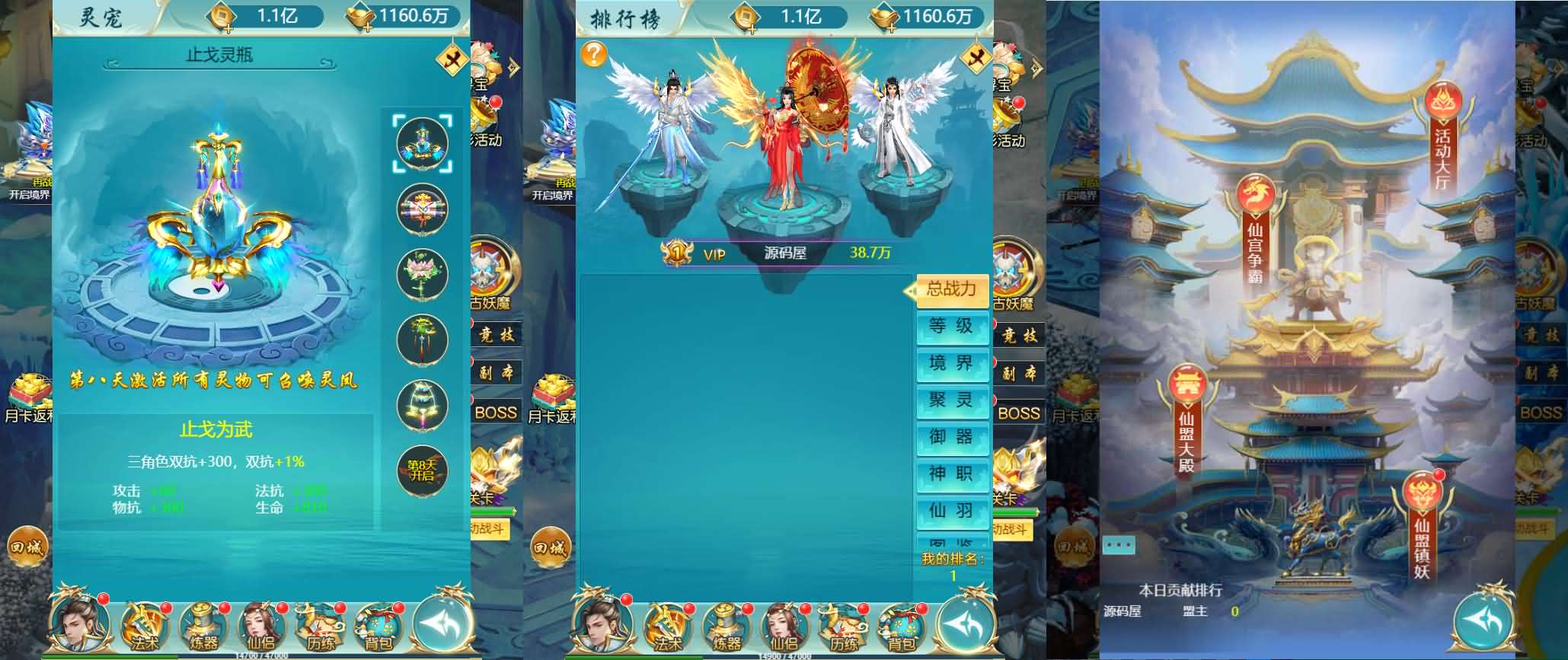Viewport: 1568px width, 660px height.
Task: Click the question mark help toggle on 排行榜
Action: click(595, 53)
